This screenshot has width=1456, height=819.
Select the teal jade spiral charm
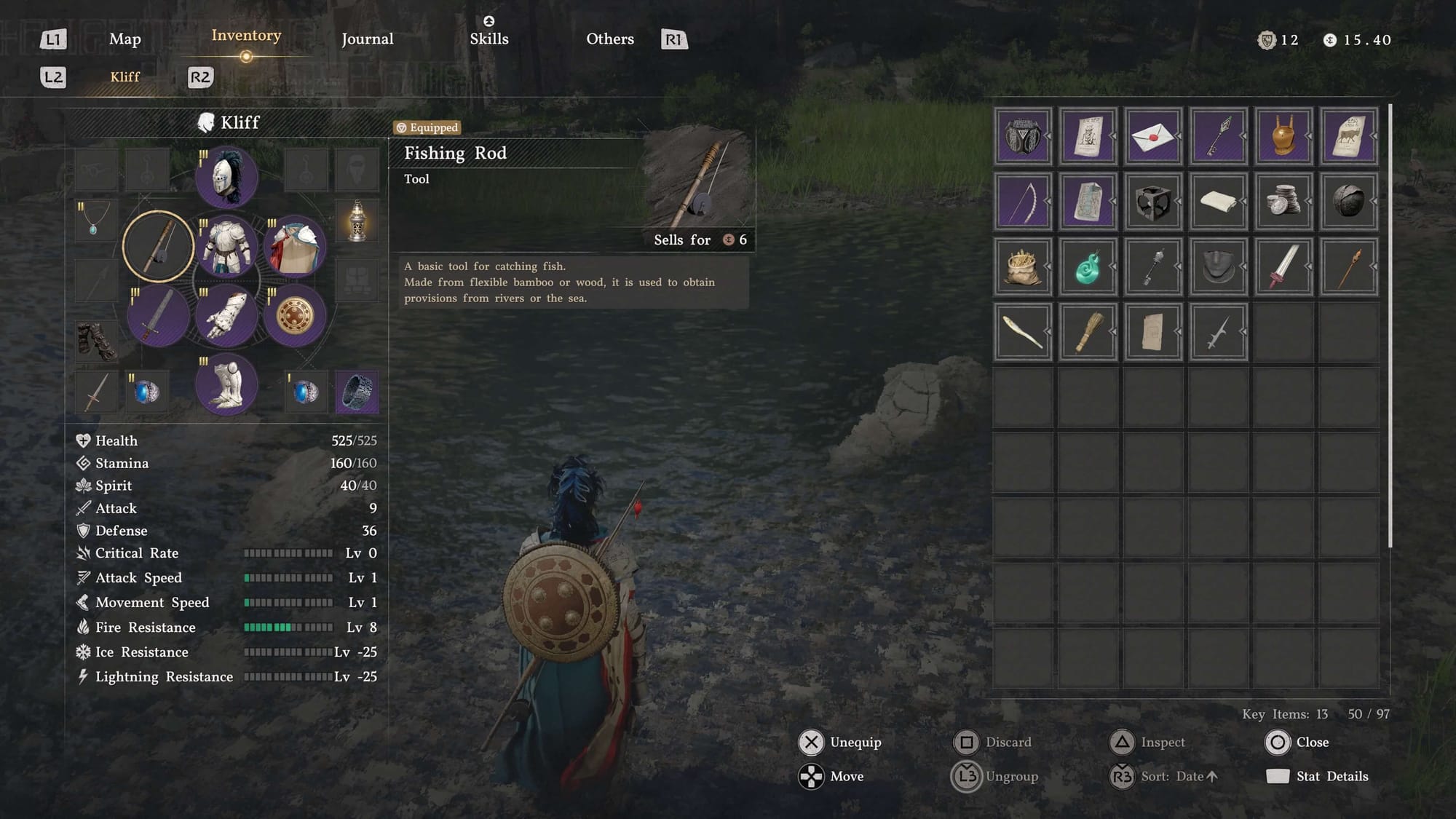coord(1087,267)
